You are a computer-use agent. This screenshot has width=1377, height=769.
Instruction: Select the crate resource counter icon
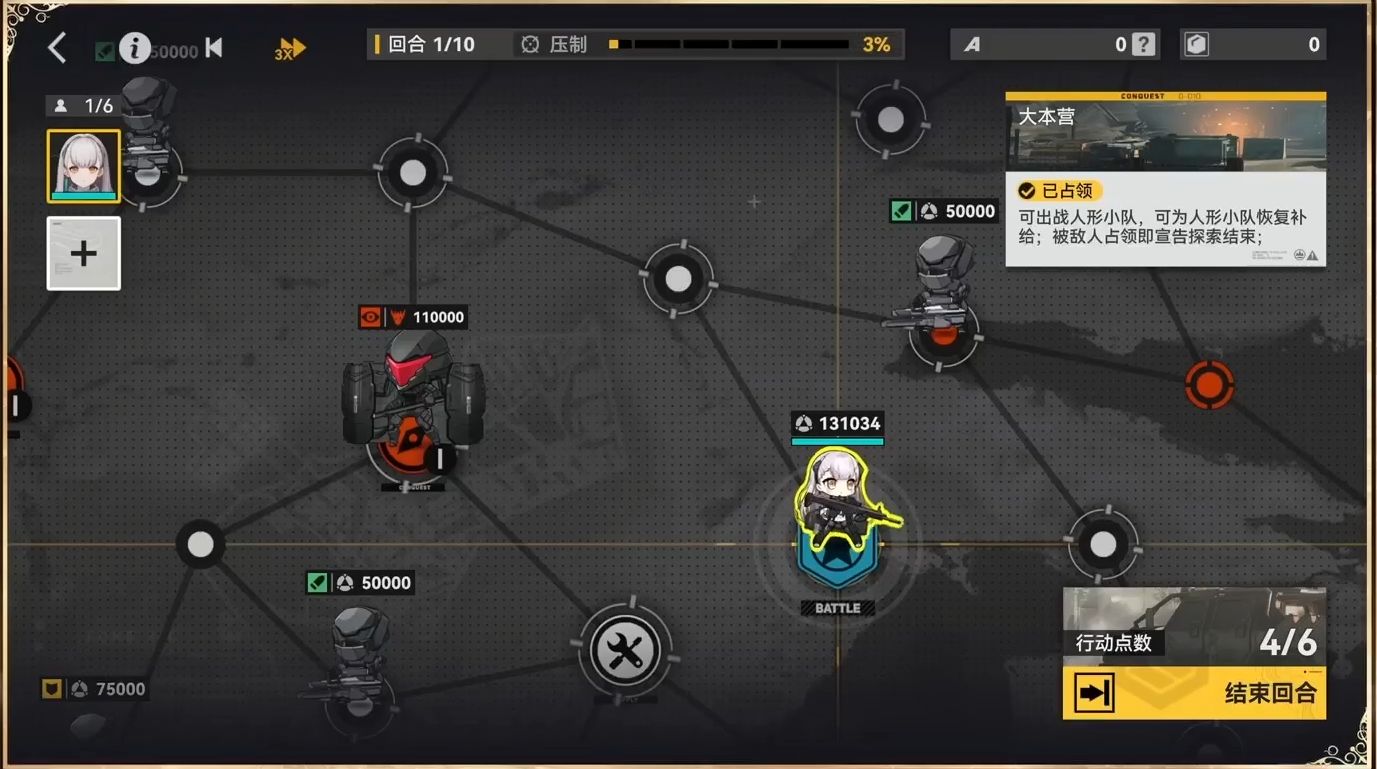(1197, 44)
